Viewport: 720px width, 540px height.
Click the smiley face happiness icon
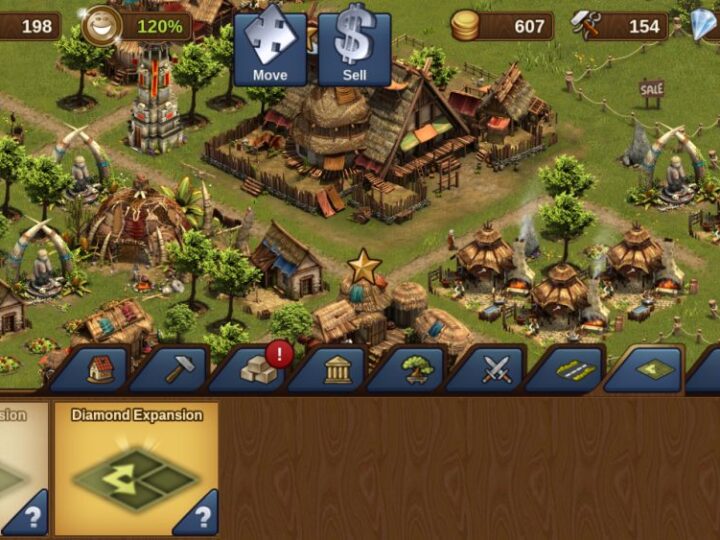[99, 26]
